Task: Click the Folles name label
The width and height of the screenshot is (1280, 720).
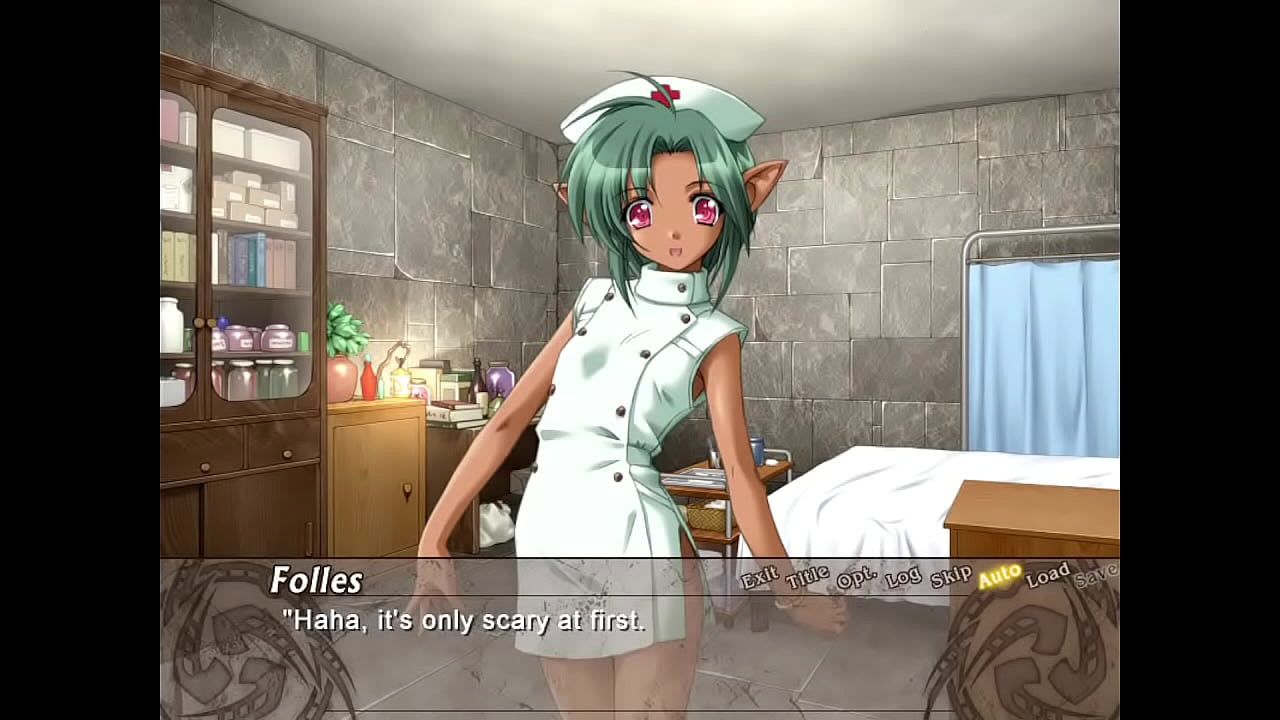Action: [x=318, y=580]
